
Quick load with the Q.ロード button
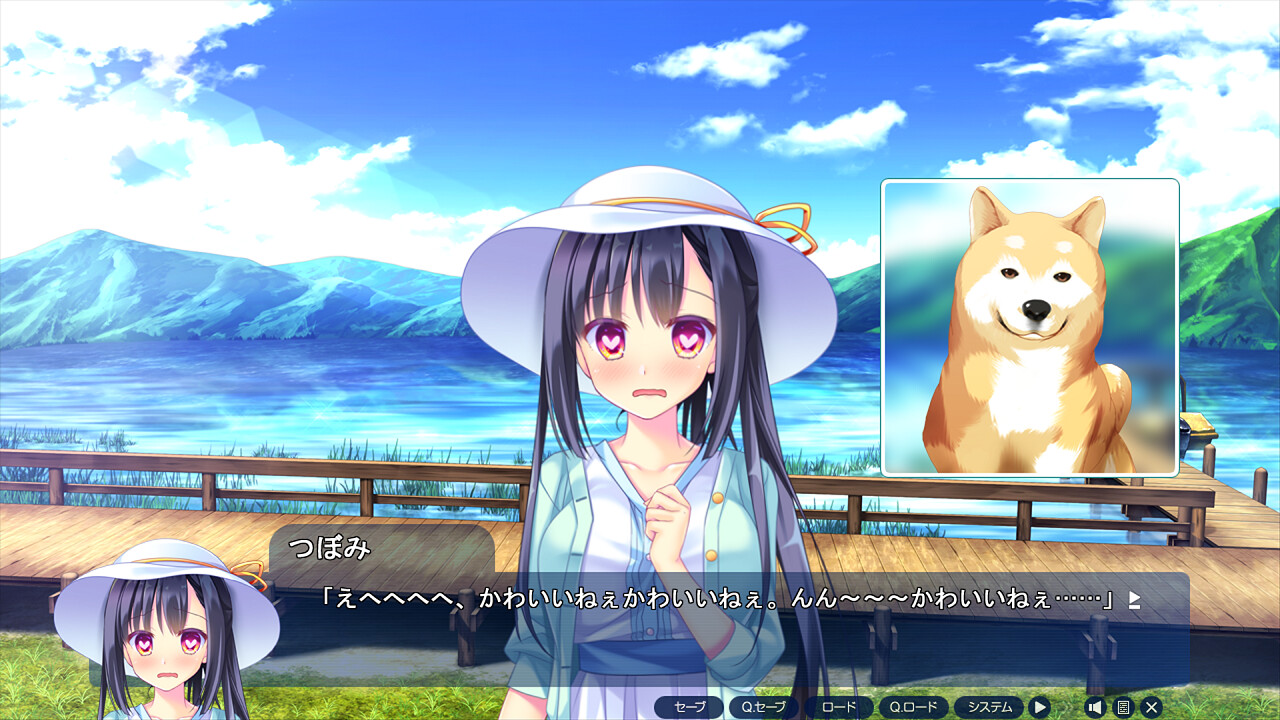pos(914,707)
